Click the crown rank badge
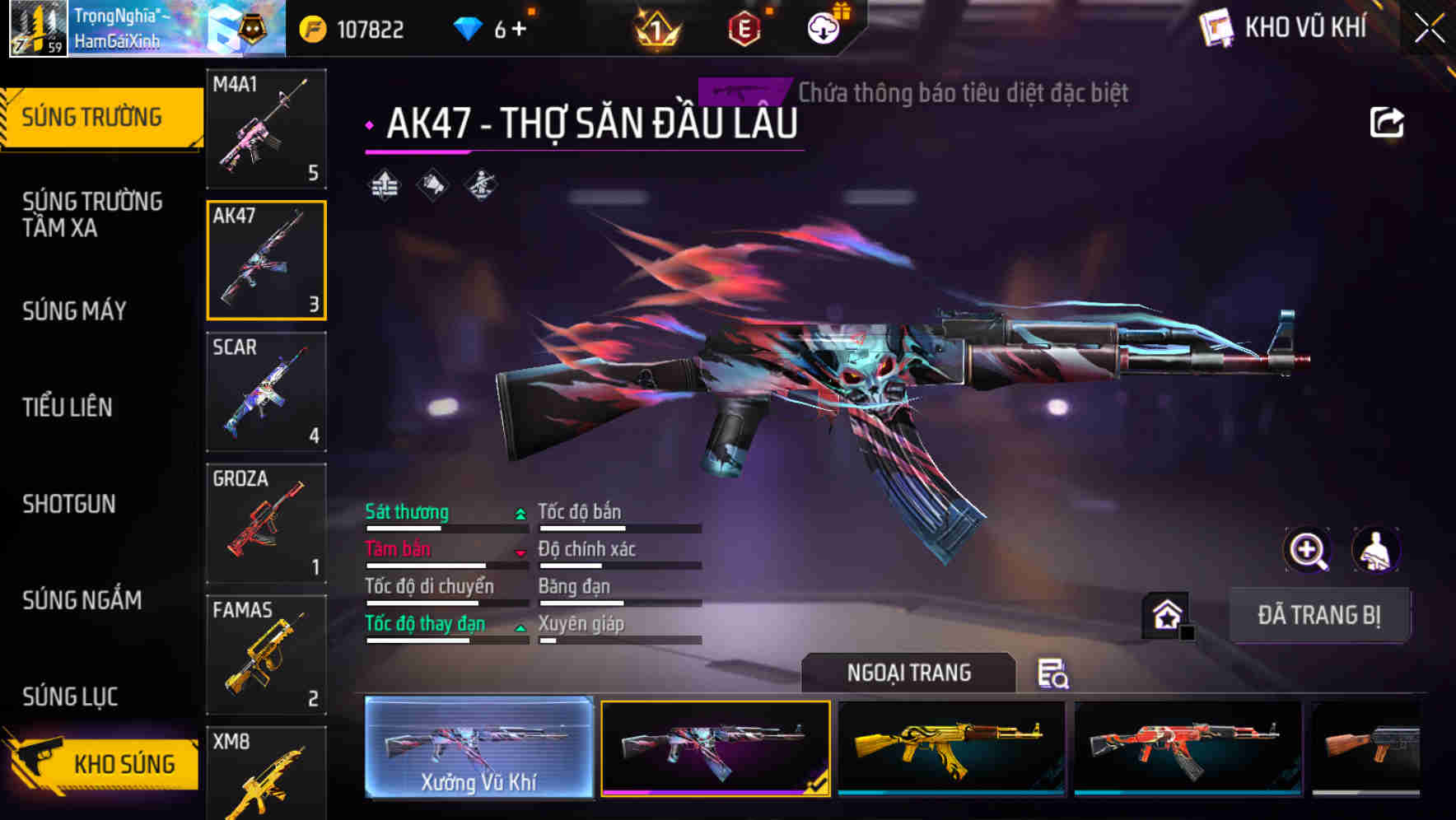Image resolution: width=1456 pixels, height=820 pixels. [657, 27]
